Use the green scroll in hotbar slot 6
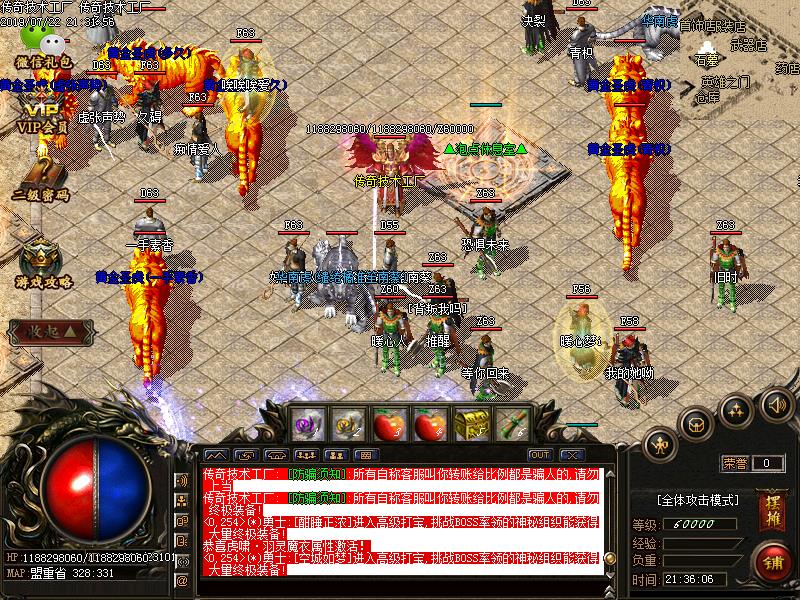Viewport: 800px width, 600px height. pos(511,424)
